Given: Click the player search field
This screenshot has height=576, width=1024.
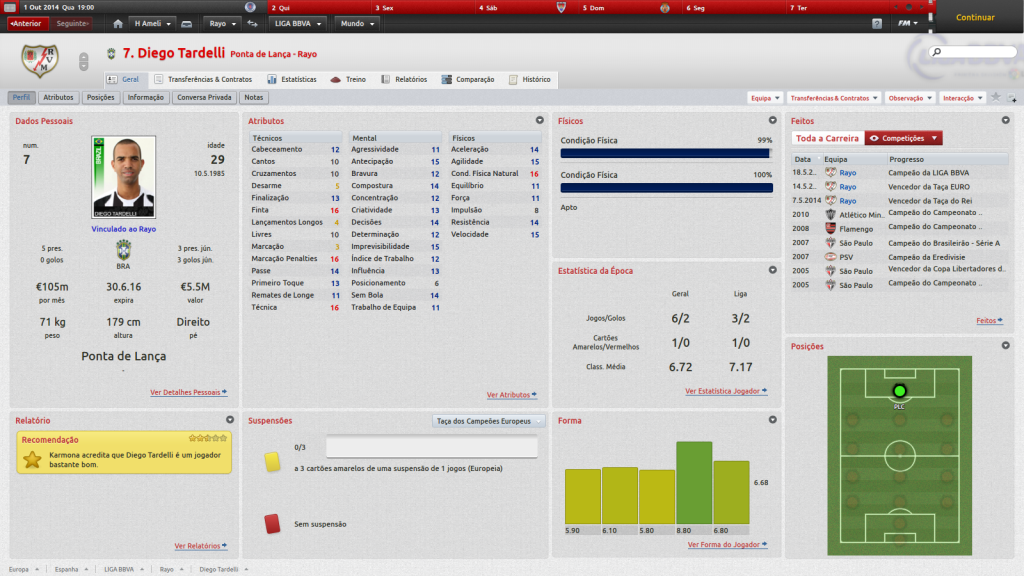Looking at the screenshot, I should pyautogui.click(x=974, y=51).
